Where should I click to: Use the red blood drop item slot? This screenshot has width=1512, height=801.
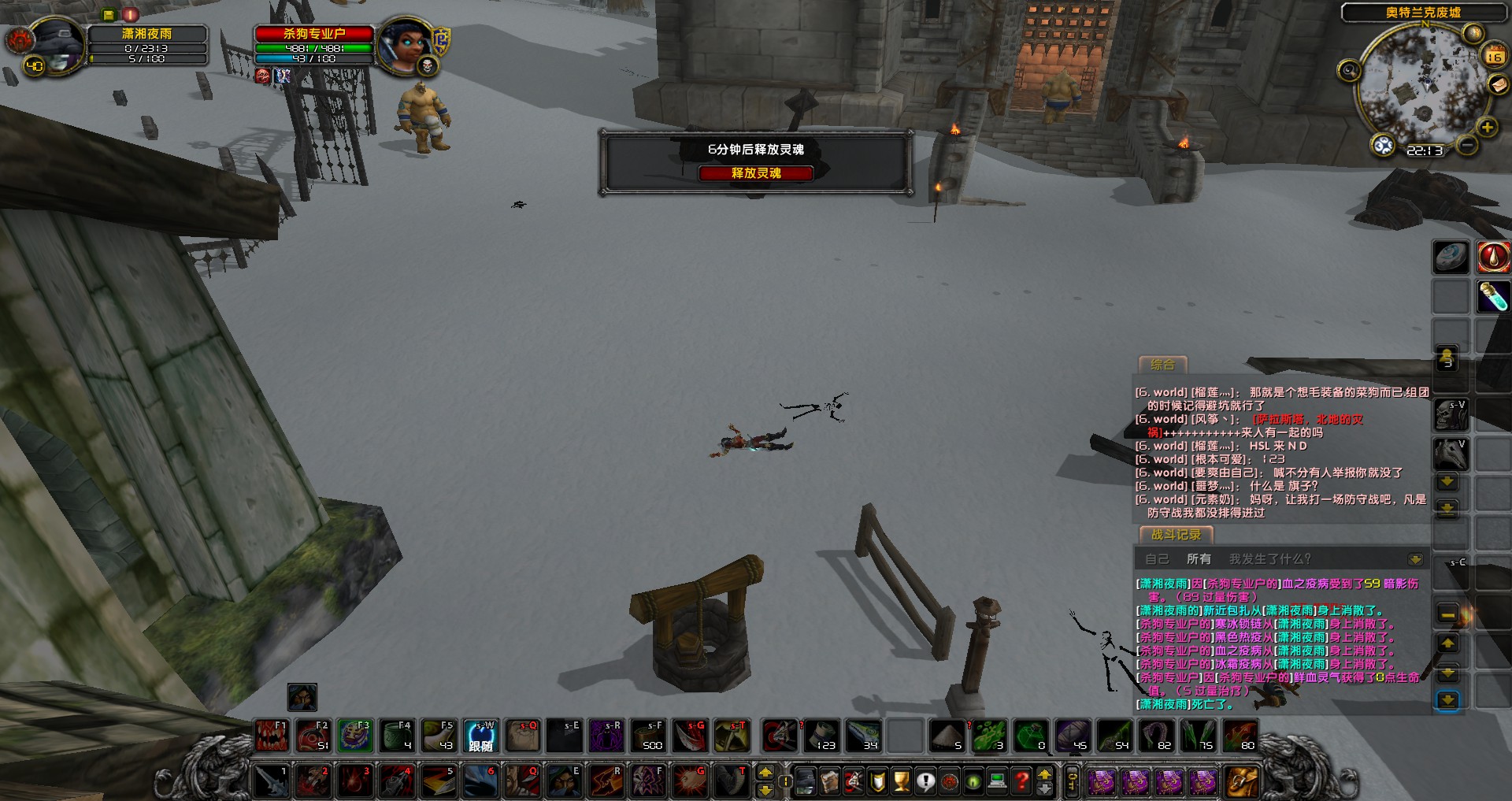click(1492, 257)
